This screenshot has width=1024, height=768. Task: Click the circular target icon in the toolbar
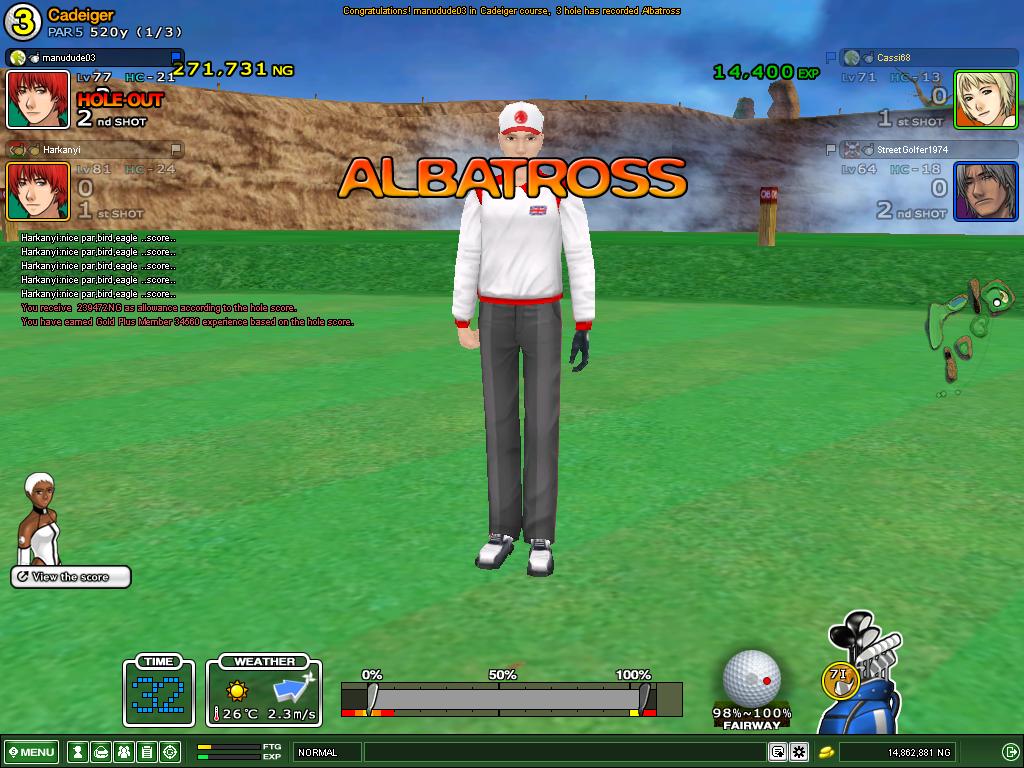click(x=170, y=752)
